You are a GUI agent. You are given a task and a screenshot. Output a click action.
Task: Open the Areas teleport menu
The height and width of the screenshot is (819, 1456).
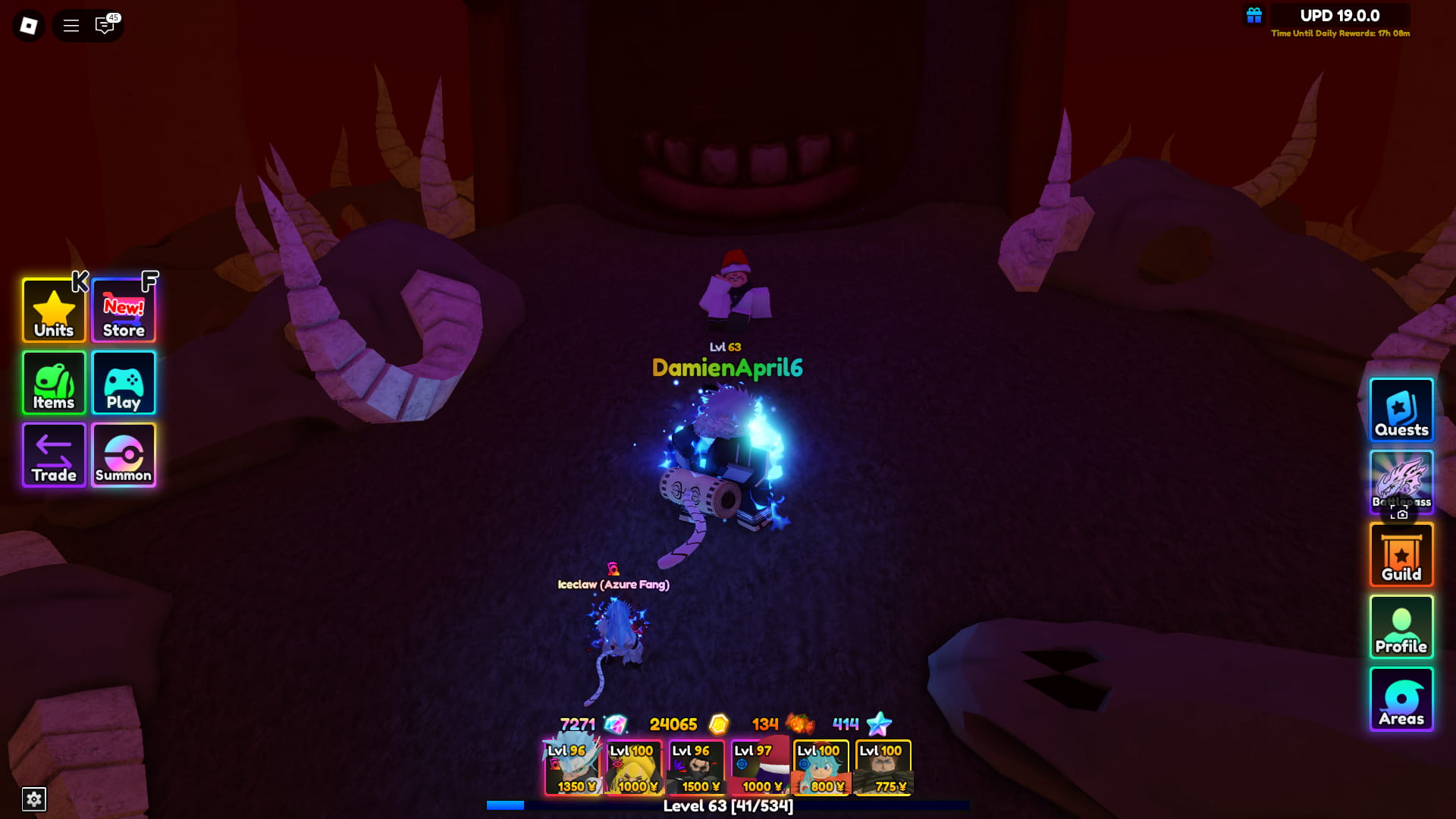1401,698
